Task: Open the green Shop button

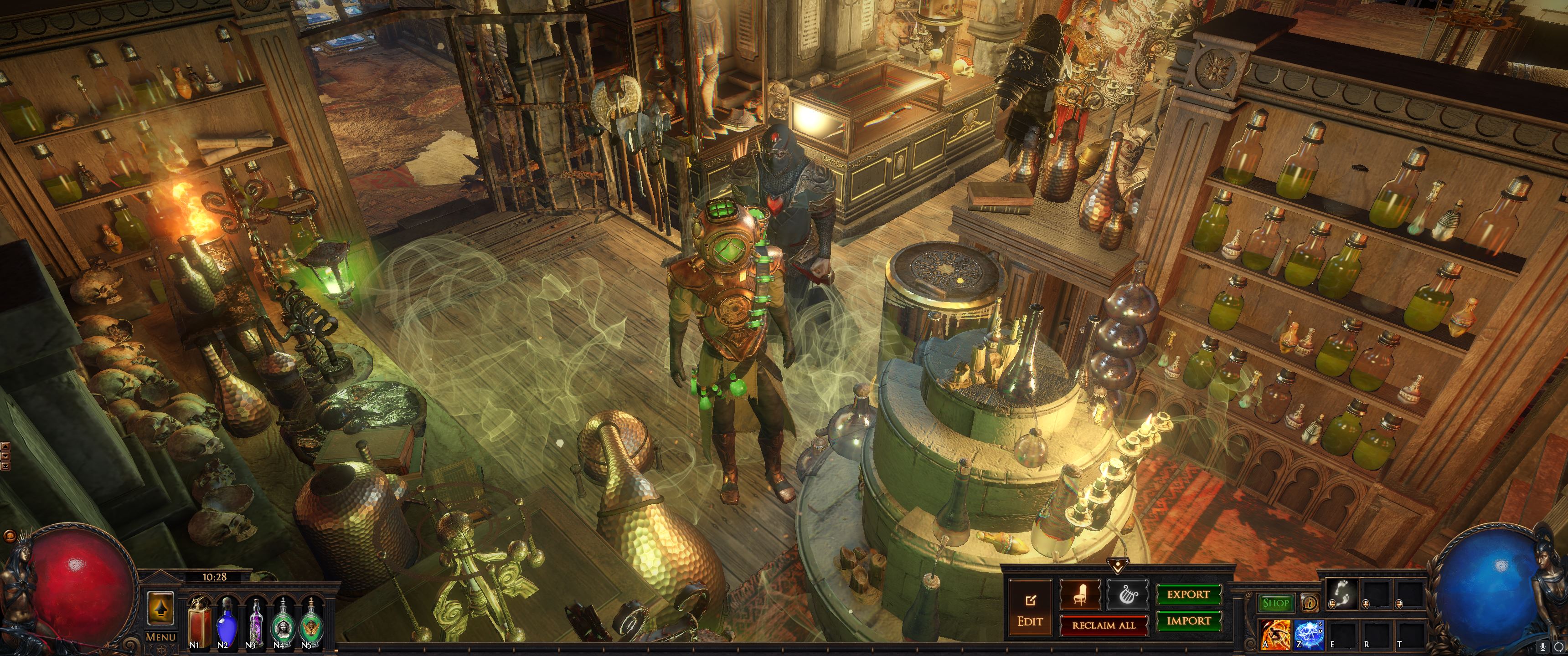Action: pyautogui.click(x=1275, y=603)
